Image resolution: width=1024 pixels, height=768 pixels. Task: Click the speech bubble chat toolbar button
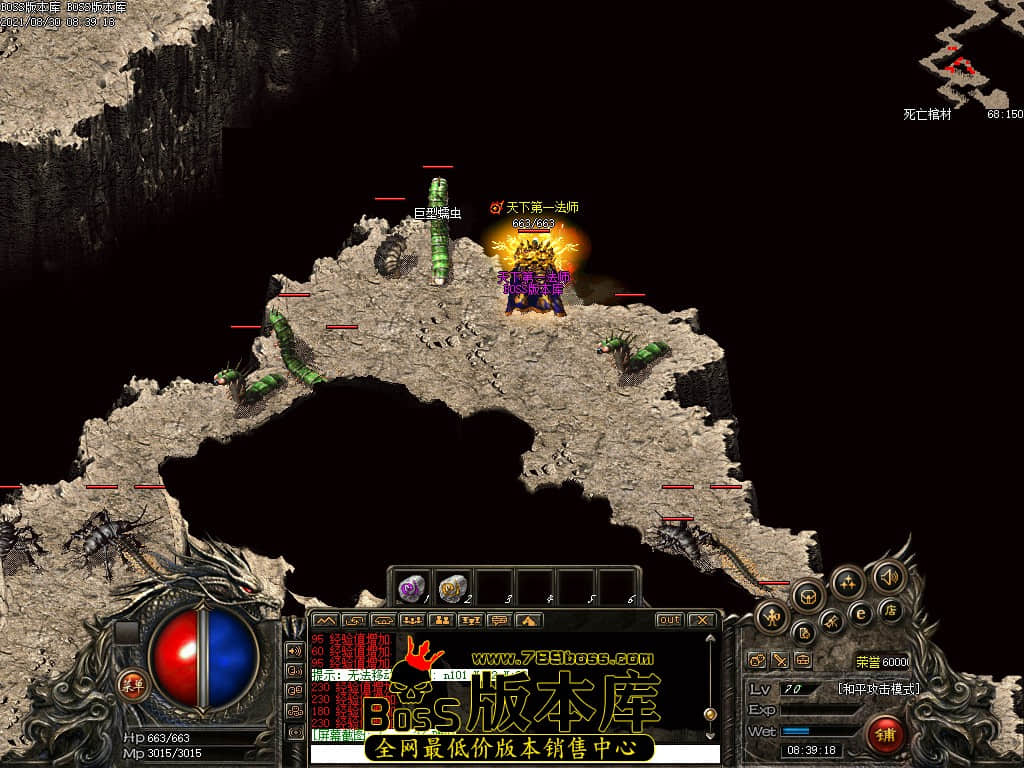click(498, 620)
